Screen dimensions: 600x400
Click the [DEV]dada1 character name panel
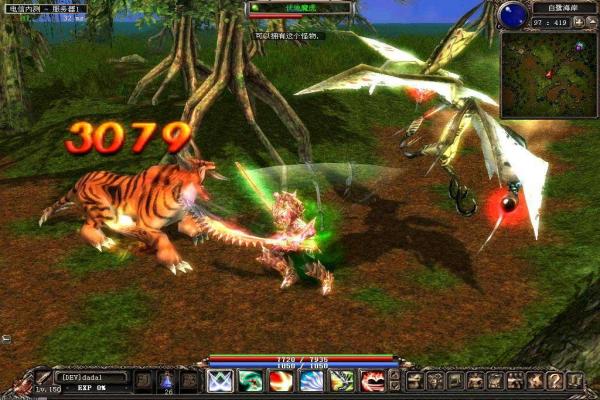point(91,378)
